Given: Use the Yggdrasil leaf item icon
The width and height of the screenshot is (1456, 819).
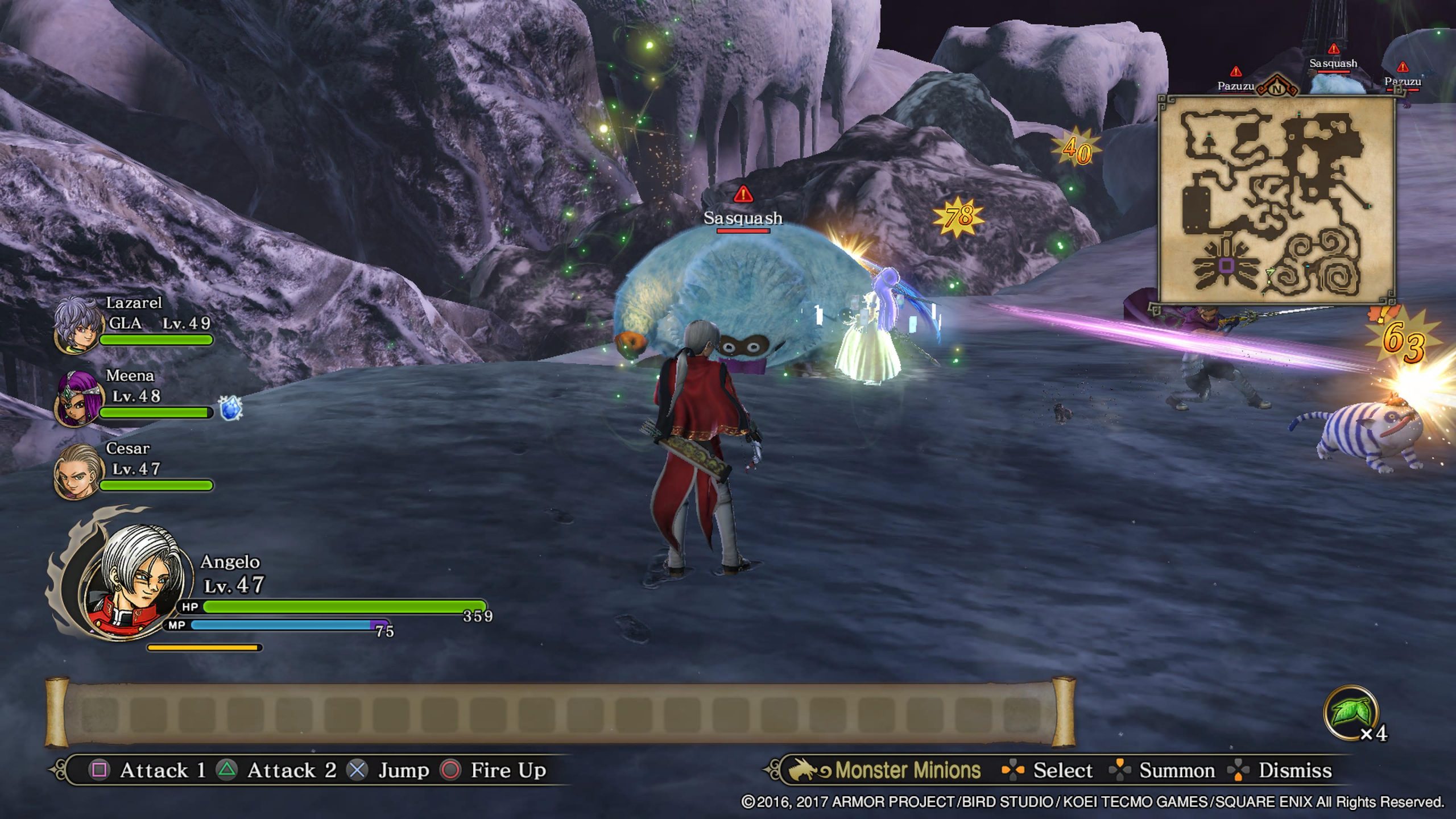Looking at the screenshot, I should tap(1351, 713).
